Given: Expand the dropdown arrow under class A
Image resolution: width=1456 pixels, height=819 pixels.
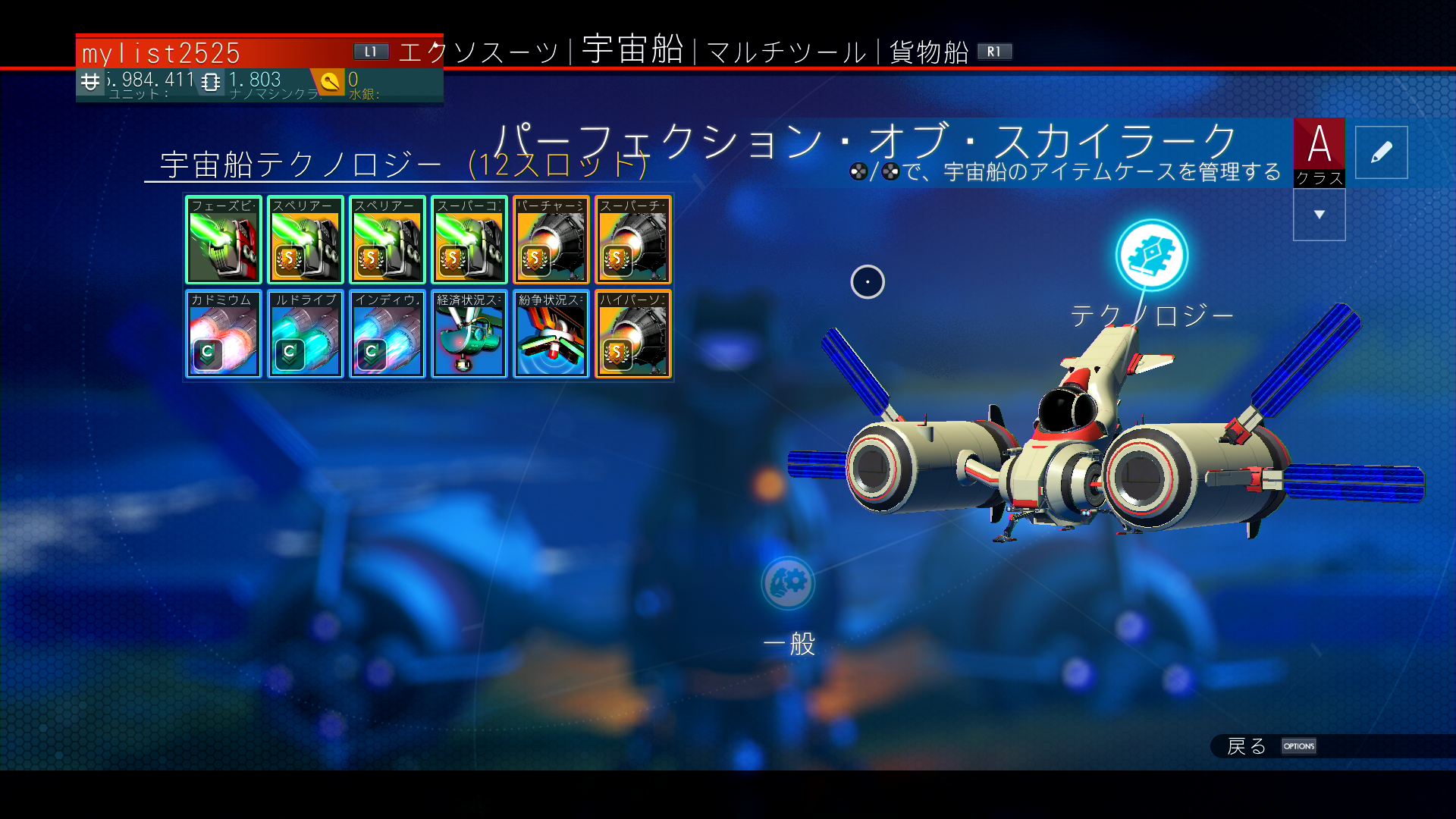Looking at the screenshot, I should pos(1319,215).
